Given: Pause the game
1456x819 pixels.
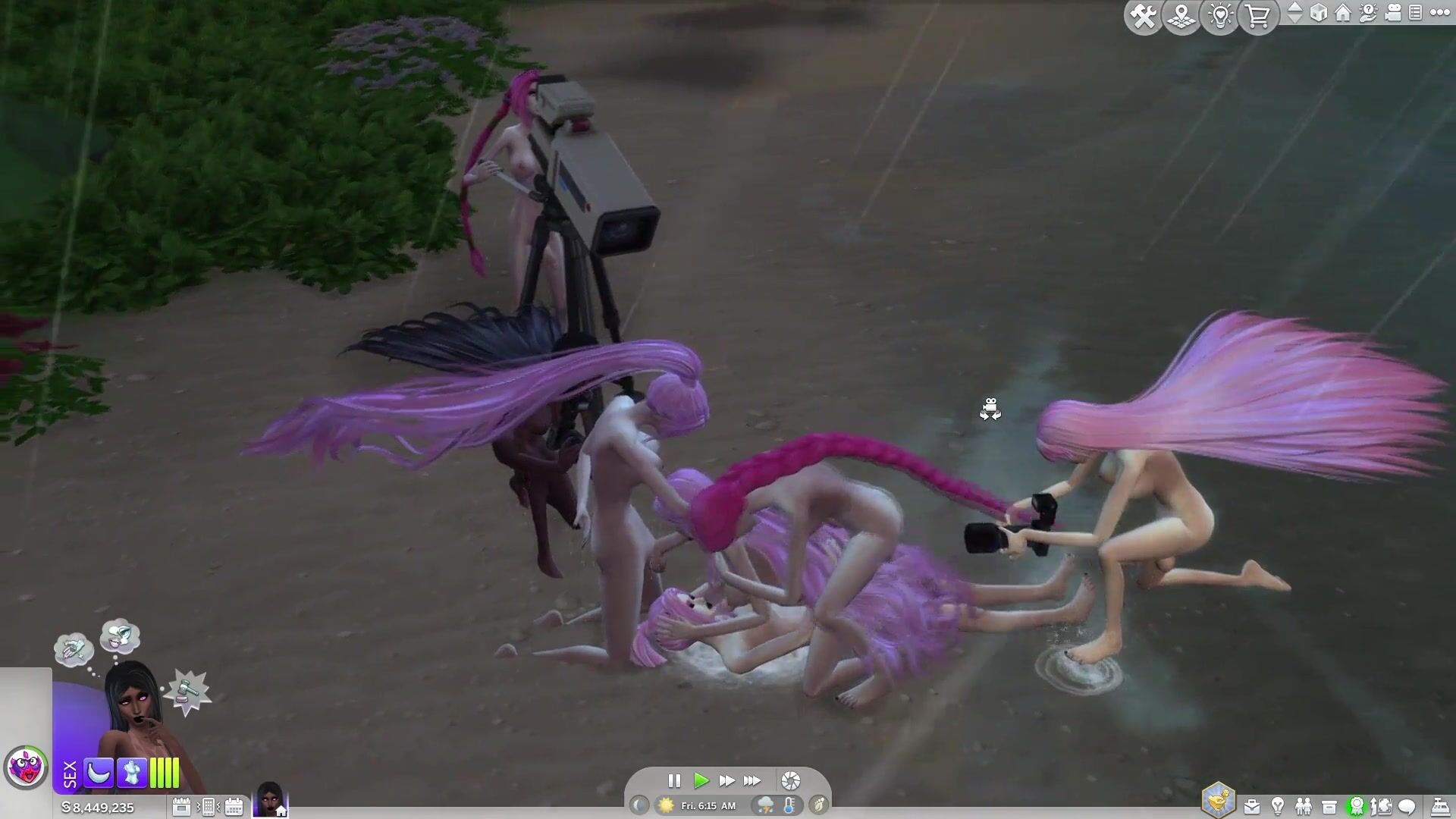Looking at the screenshot, I should (x=674, y=780).
